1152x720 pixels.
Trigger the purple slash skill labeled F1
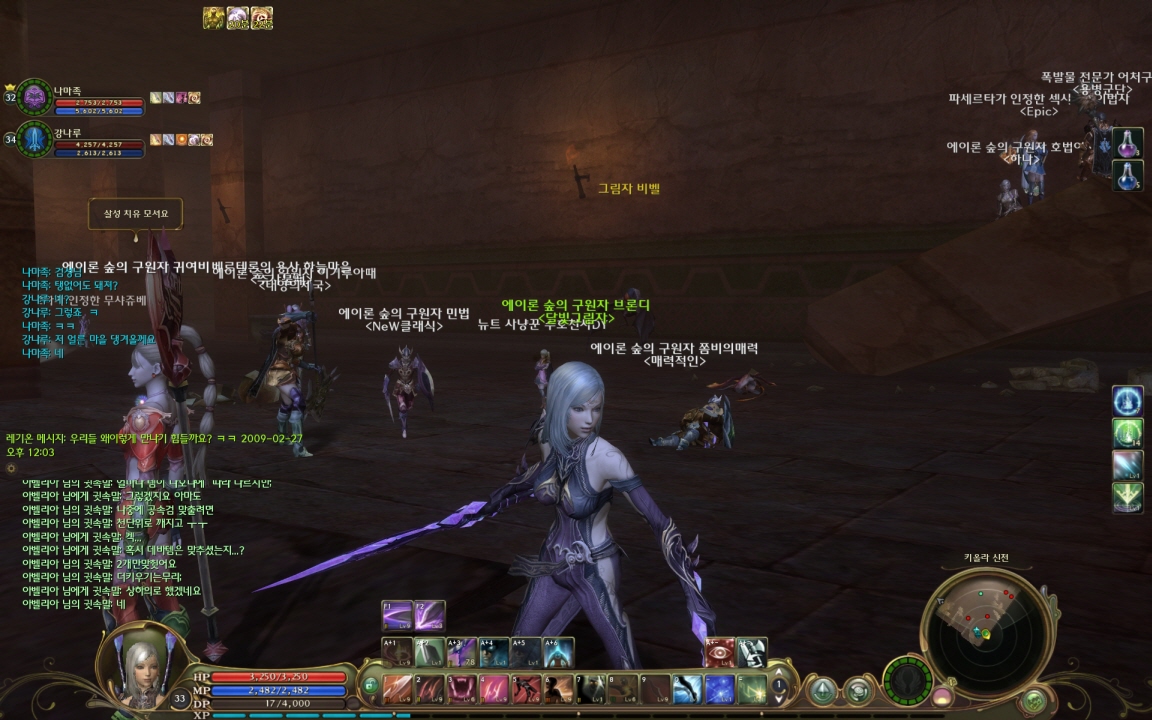pos(397,615)
